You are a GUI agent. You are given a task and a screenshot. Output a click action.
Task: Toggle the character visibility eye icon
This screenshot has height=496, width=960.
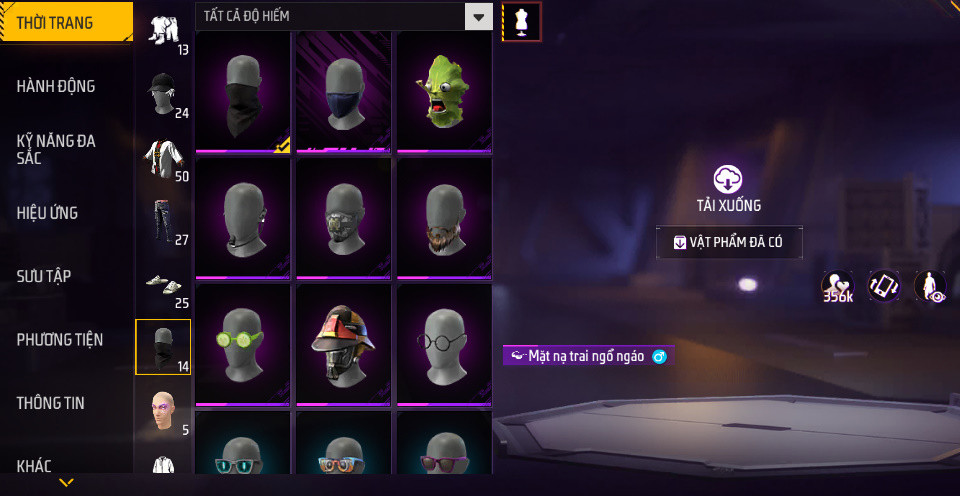tap(930, 286)
